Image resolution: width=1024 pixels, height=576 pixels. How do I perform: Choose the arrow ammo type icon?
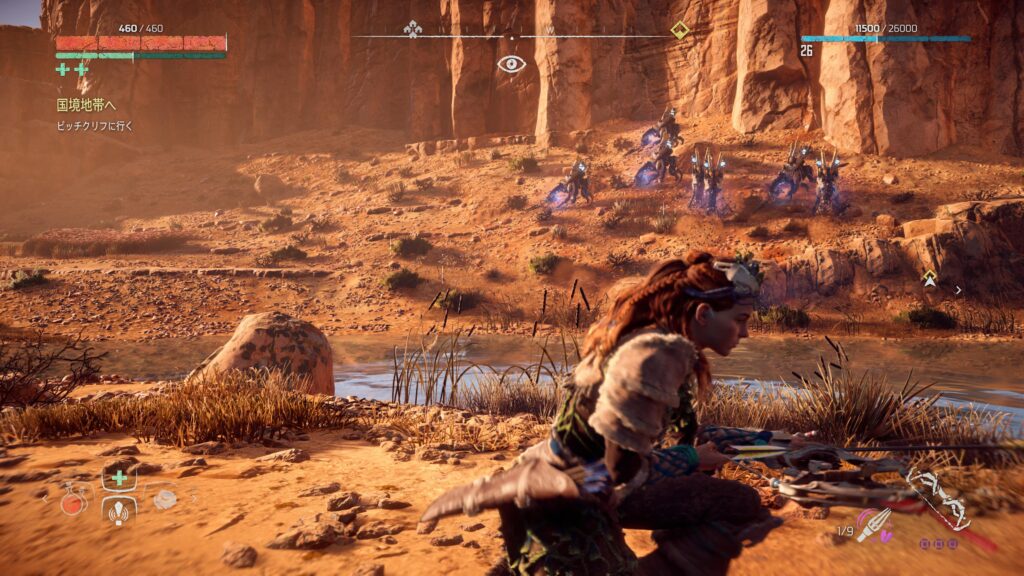[x=873, y=523]
